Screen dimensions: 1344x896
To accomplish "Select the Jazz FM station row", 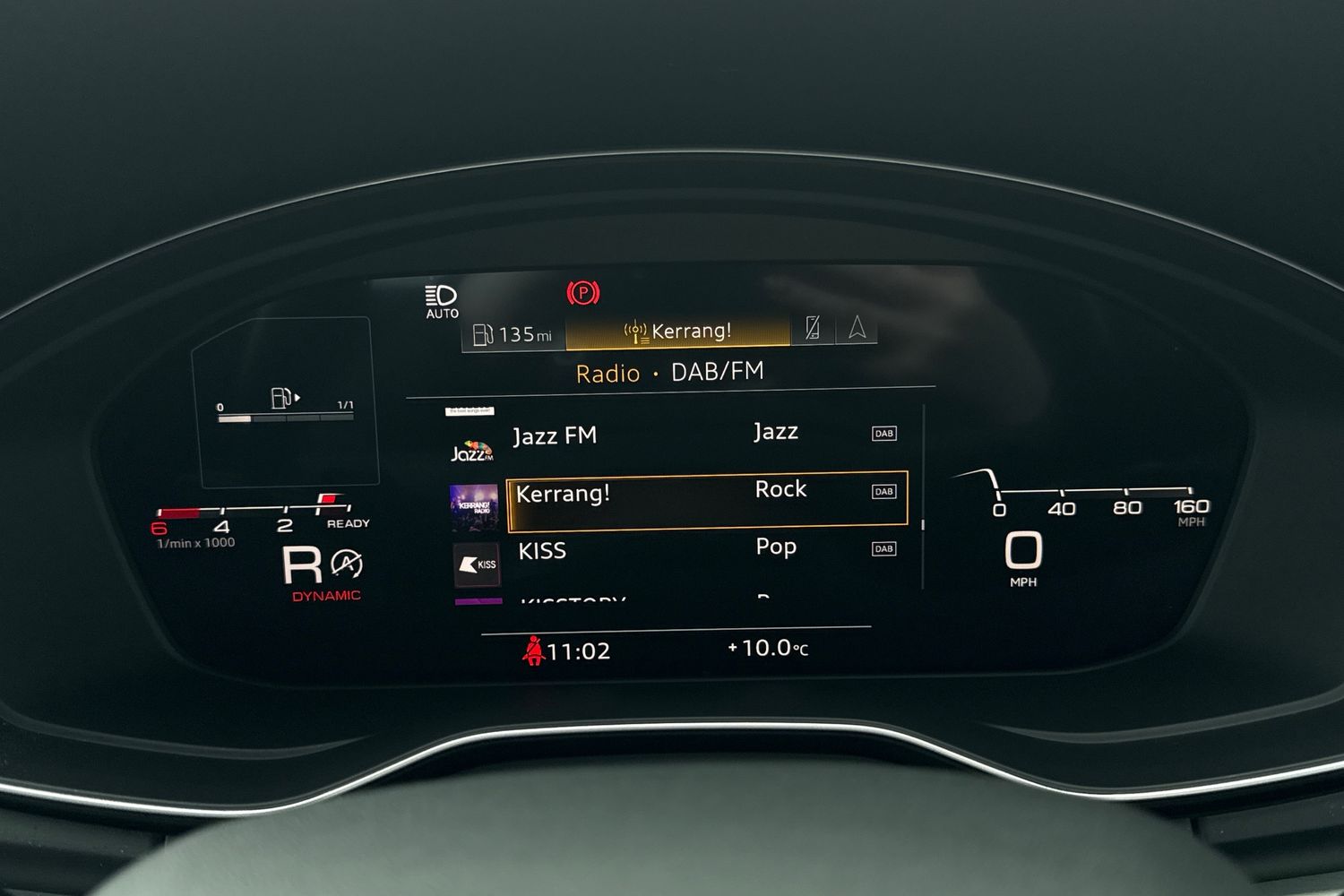I will [681, 435].
